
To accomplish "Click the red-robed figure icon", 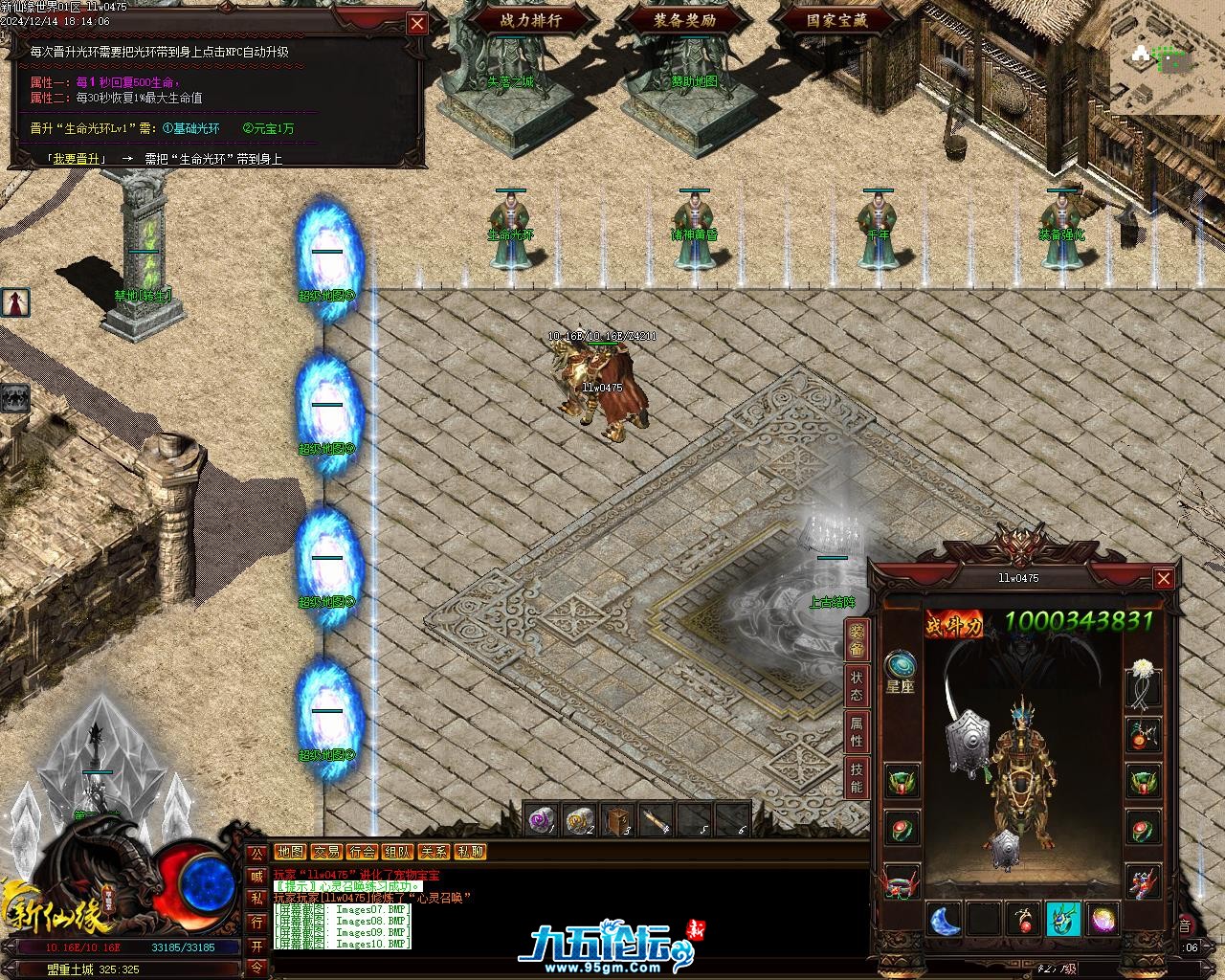I will click(15, 302).
